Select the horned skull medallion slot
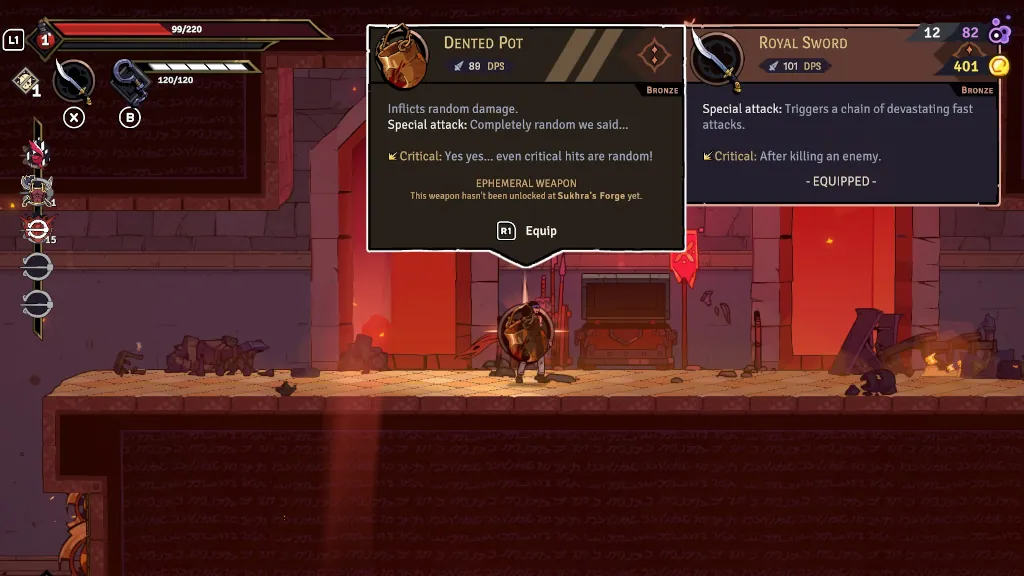The height and width of the screenshot is (576, 1024). coord(37,191)
